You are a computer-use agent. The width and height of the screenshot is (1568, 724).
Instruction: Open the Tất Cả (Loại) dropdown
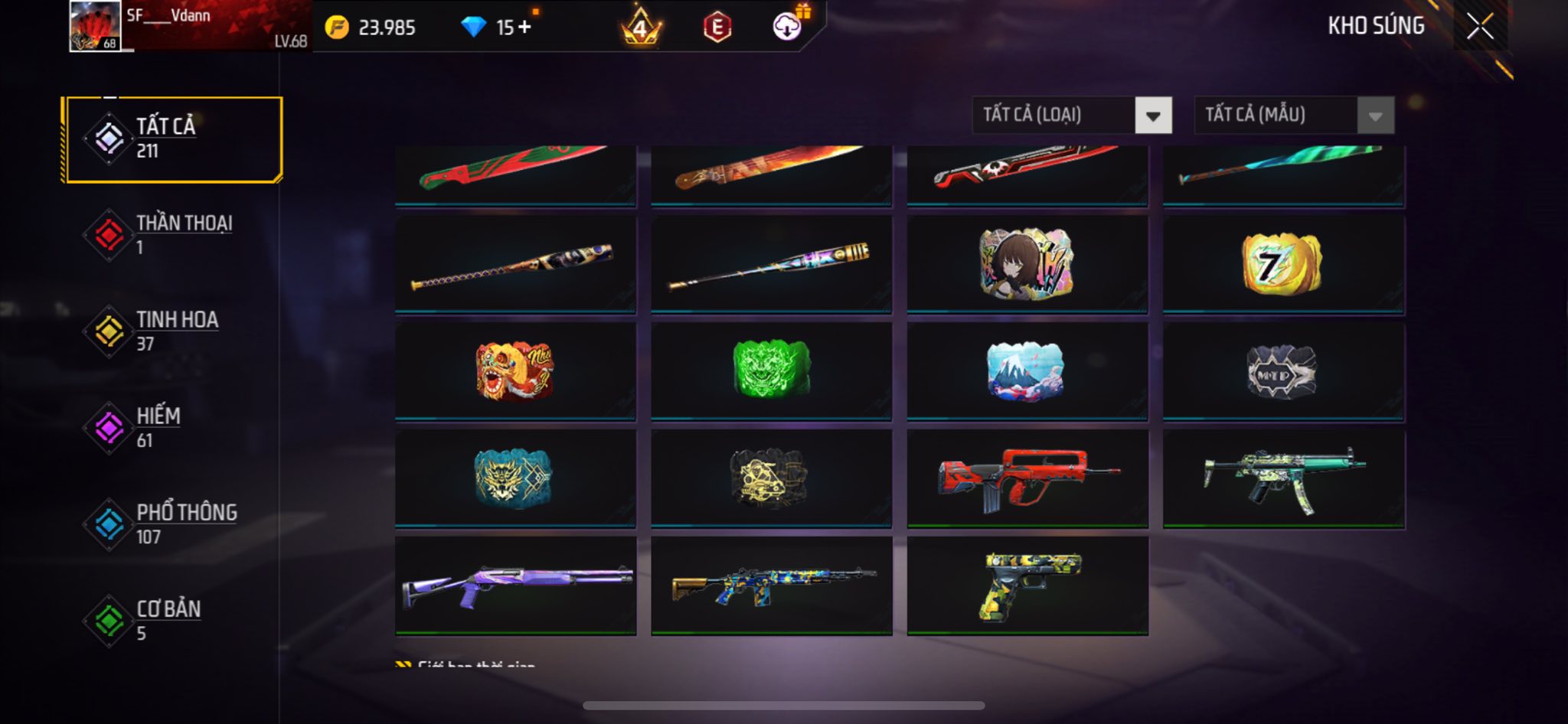tap(1071, 116)
